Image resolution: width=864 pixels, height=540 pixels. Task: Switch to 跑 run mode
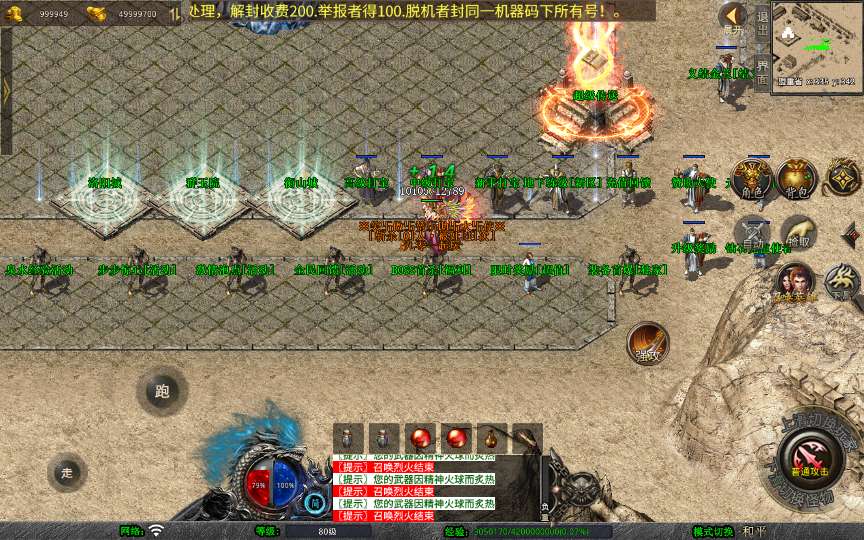point(162,391)
